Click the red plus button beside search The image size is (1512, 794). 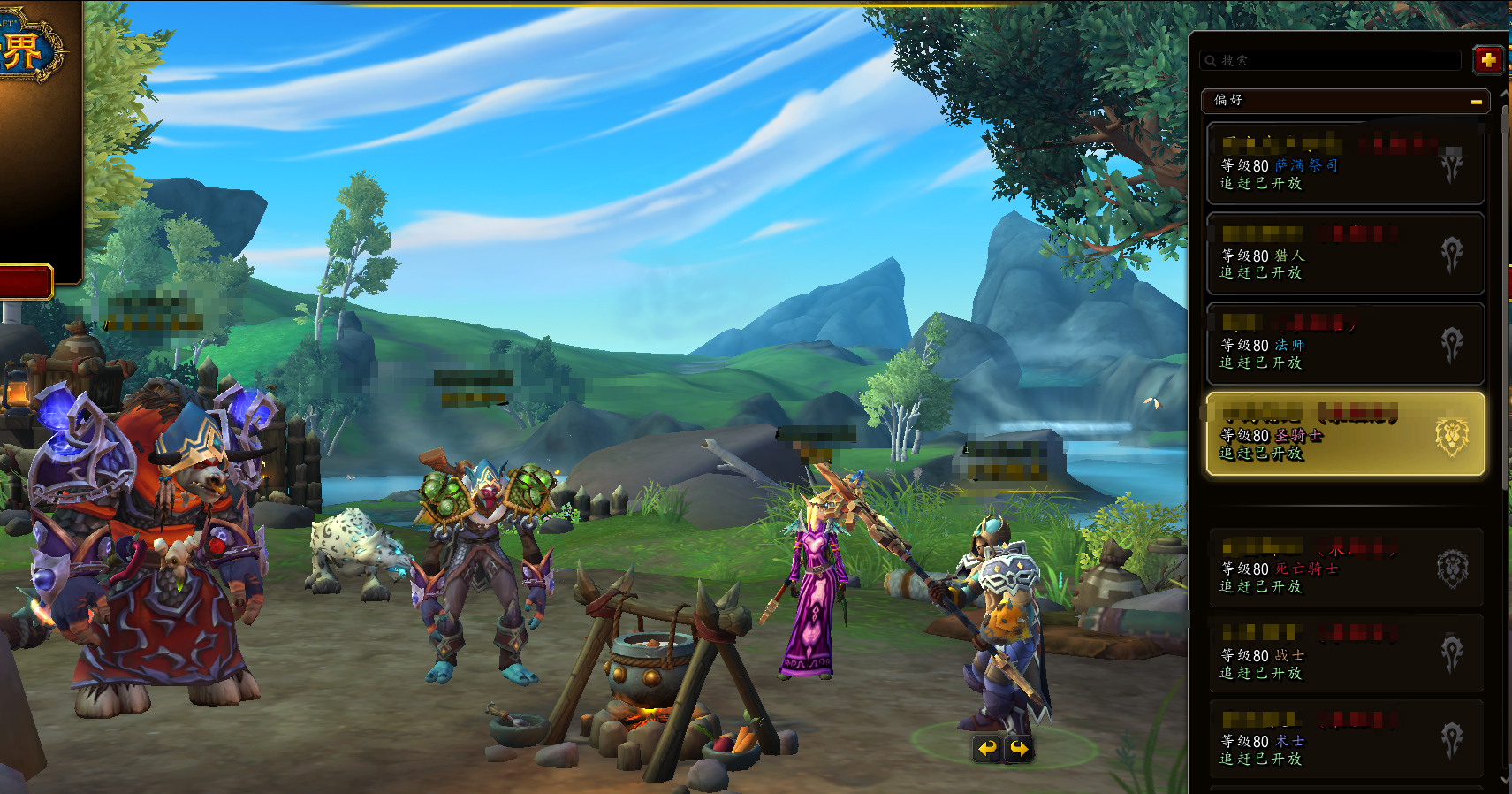click(1488, 60)
